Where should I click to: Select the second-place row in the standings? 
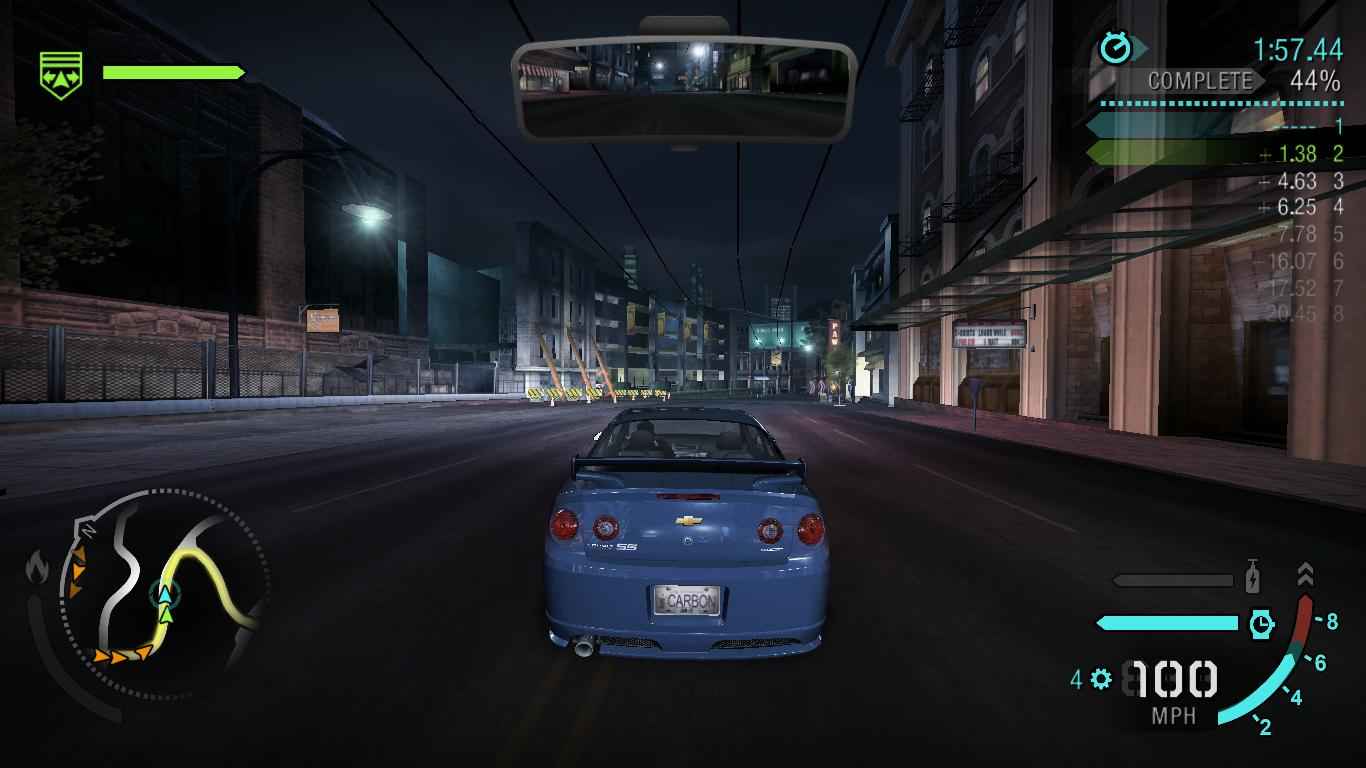click(1214, 153)
